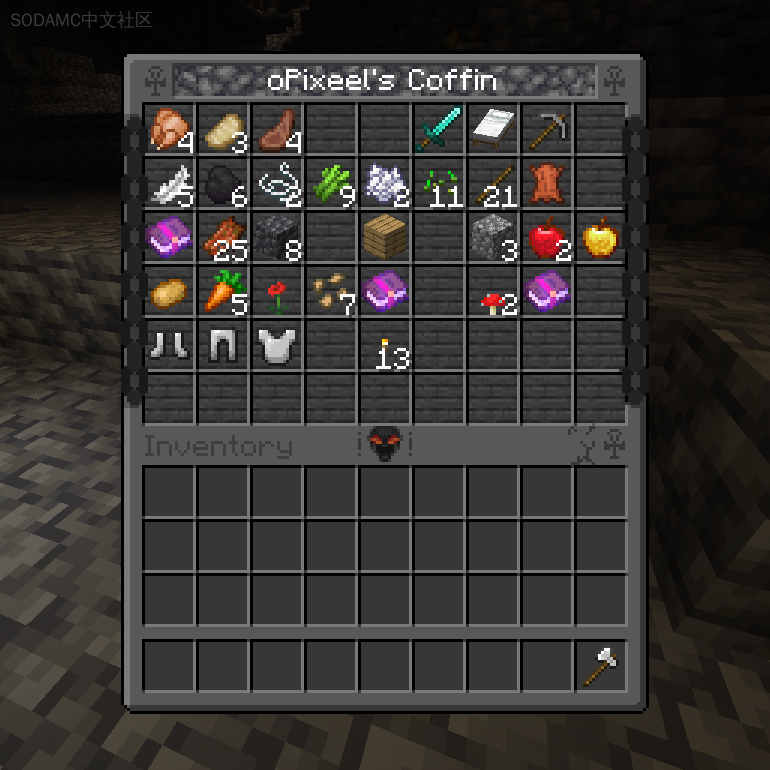The width and height of the screenshot is (770, 770).
Task: Take the pickaxe from the coffin
Action: tap(546, 129)
